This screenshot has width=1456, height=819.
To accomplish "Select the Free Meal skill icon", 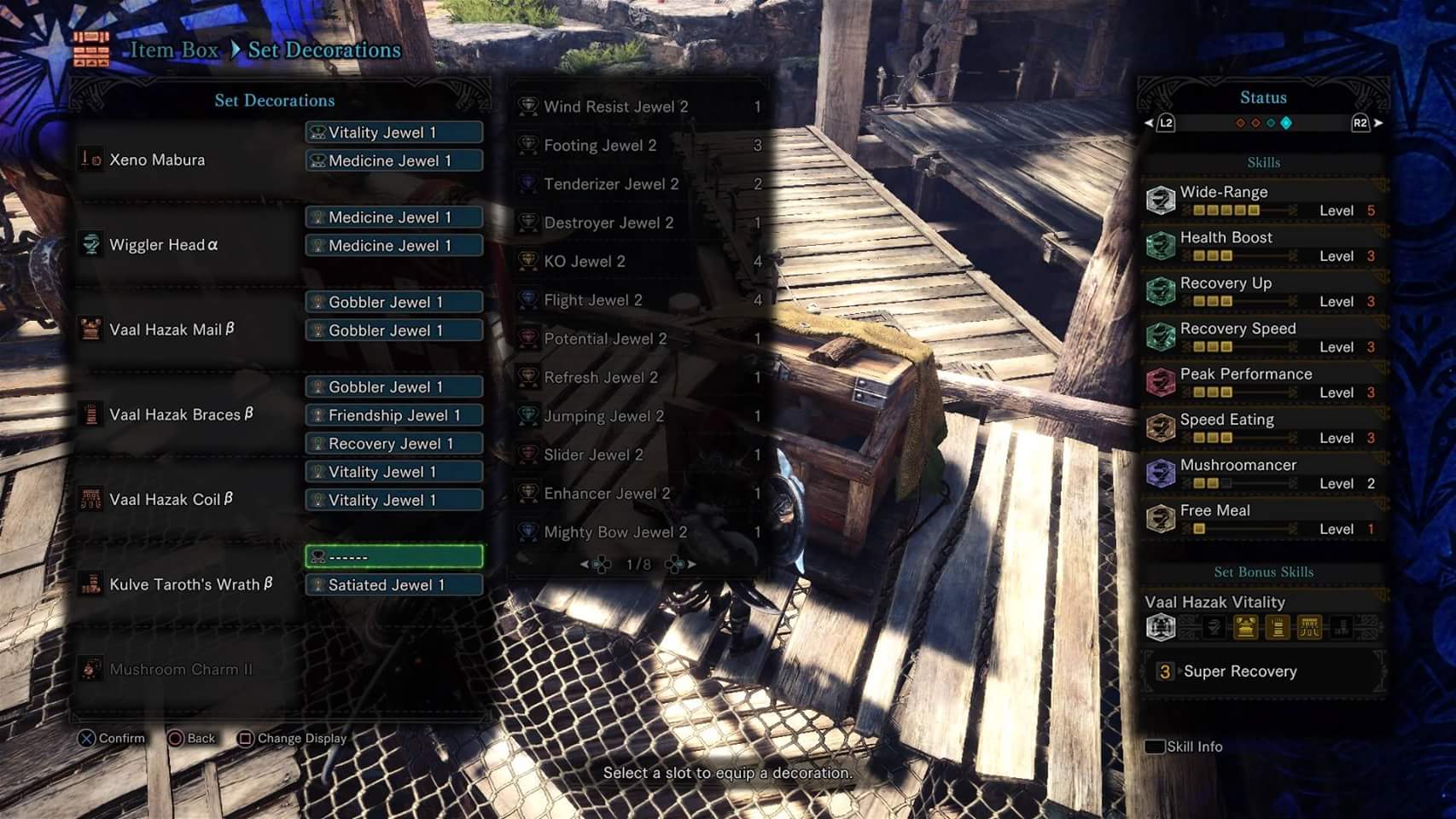I will click(1163, 516).
